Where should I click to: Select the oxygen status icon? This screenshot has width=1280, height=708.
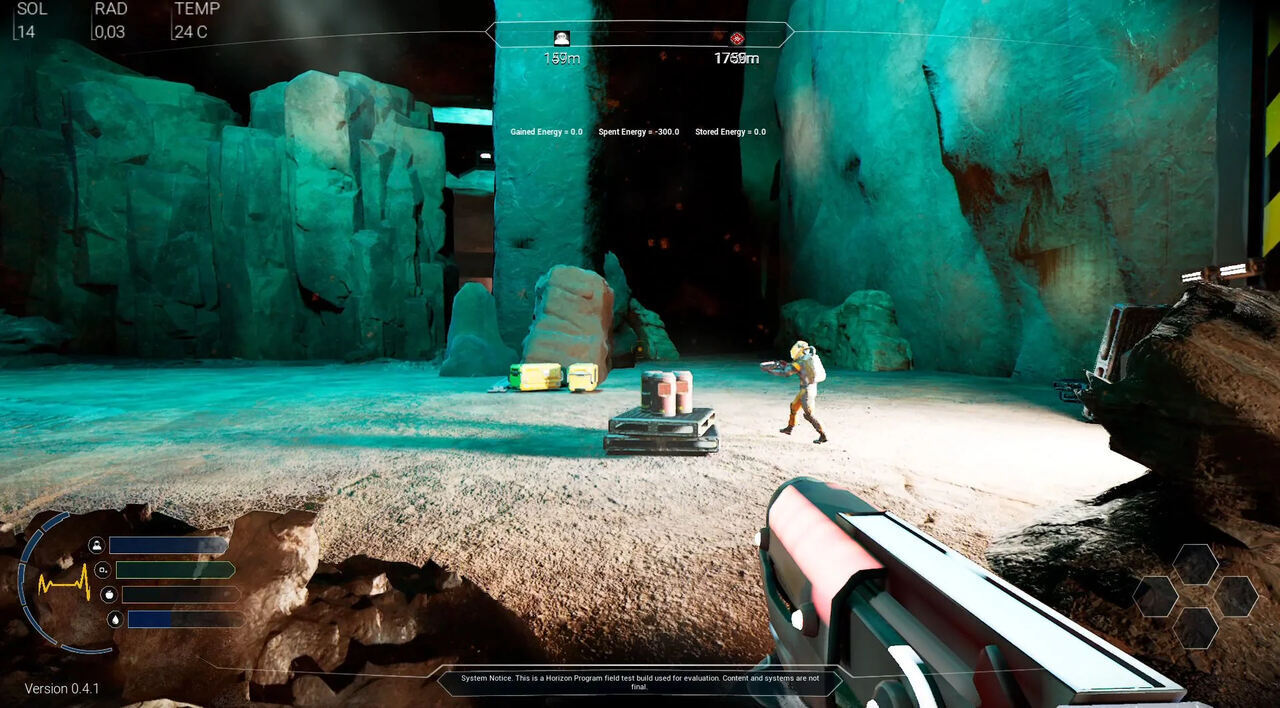point(102,570)
